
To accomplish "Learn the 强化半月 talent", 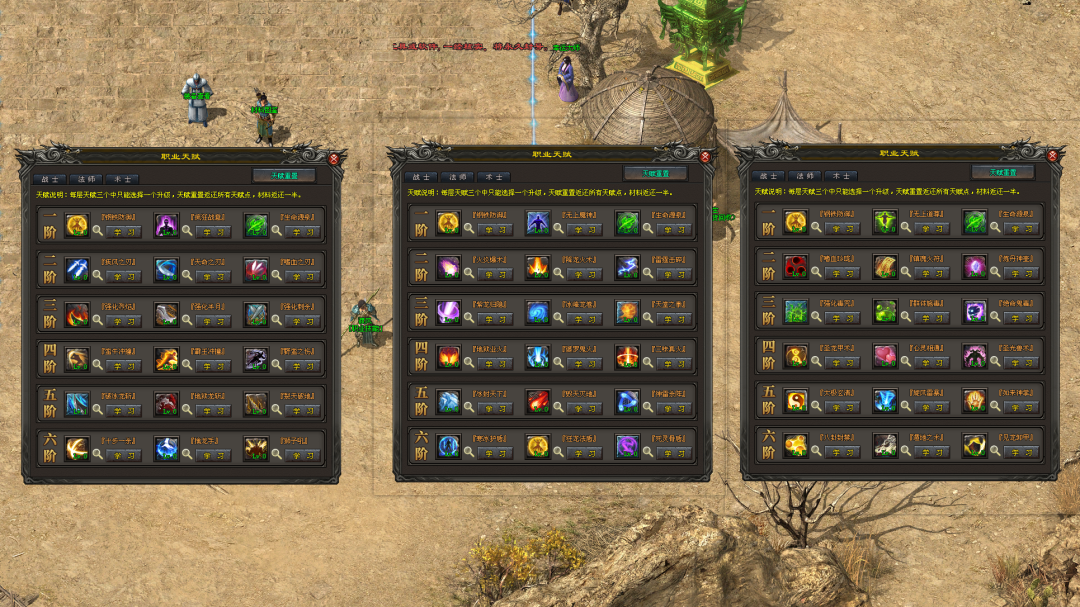I will tap(213, 321).
